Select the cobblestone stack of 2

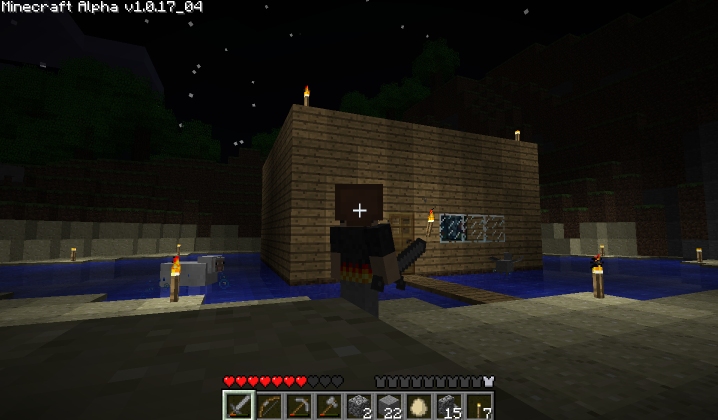[x=358, y=406]
